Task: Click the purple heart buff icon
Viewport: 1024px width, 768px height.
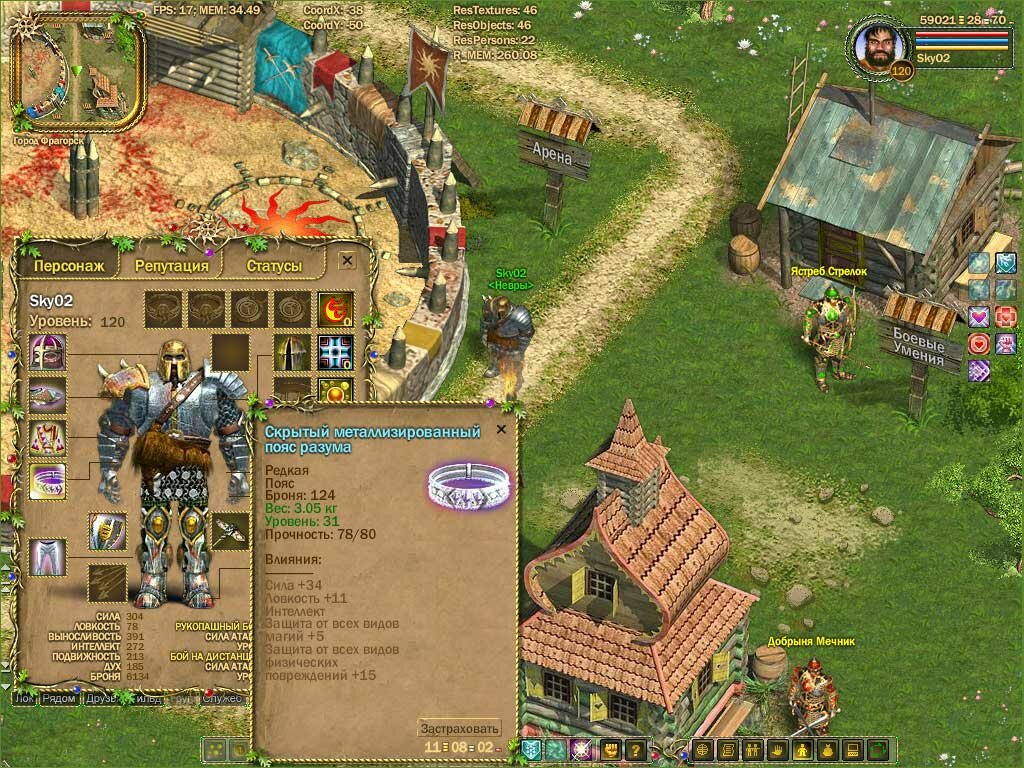Action: coord(979,317)
